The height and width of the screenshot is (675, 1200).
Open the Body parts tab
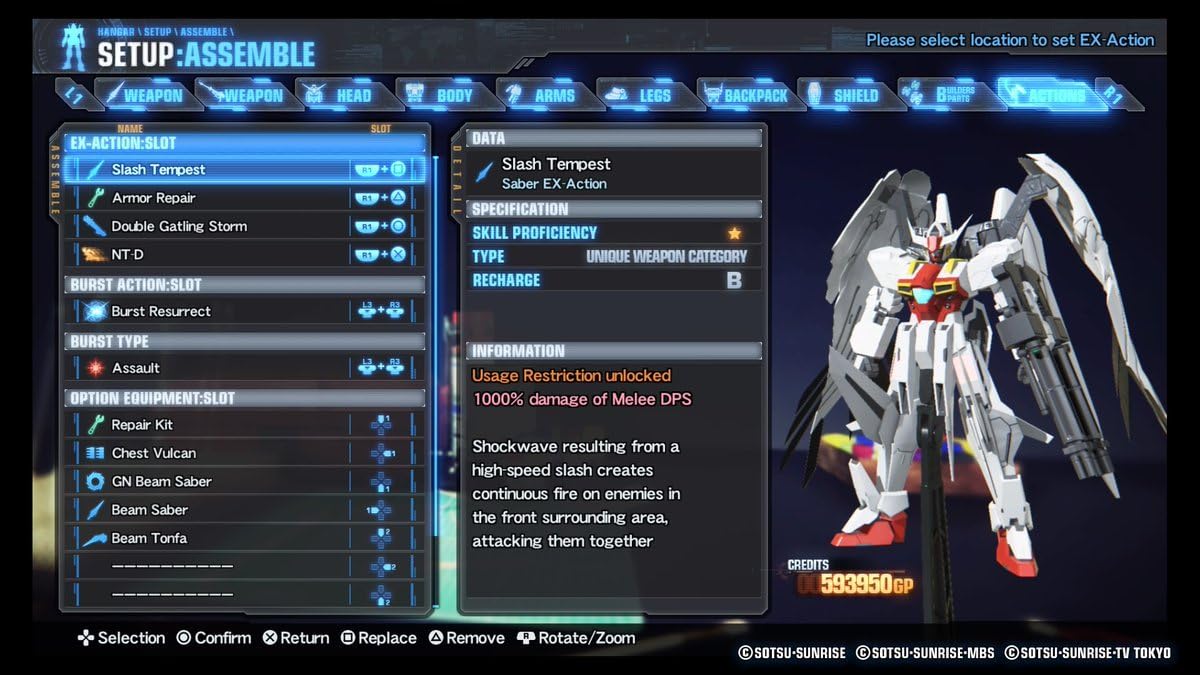[x=440, y=95]
